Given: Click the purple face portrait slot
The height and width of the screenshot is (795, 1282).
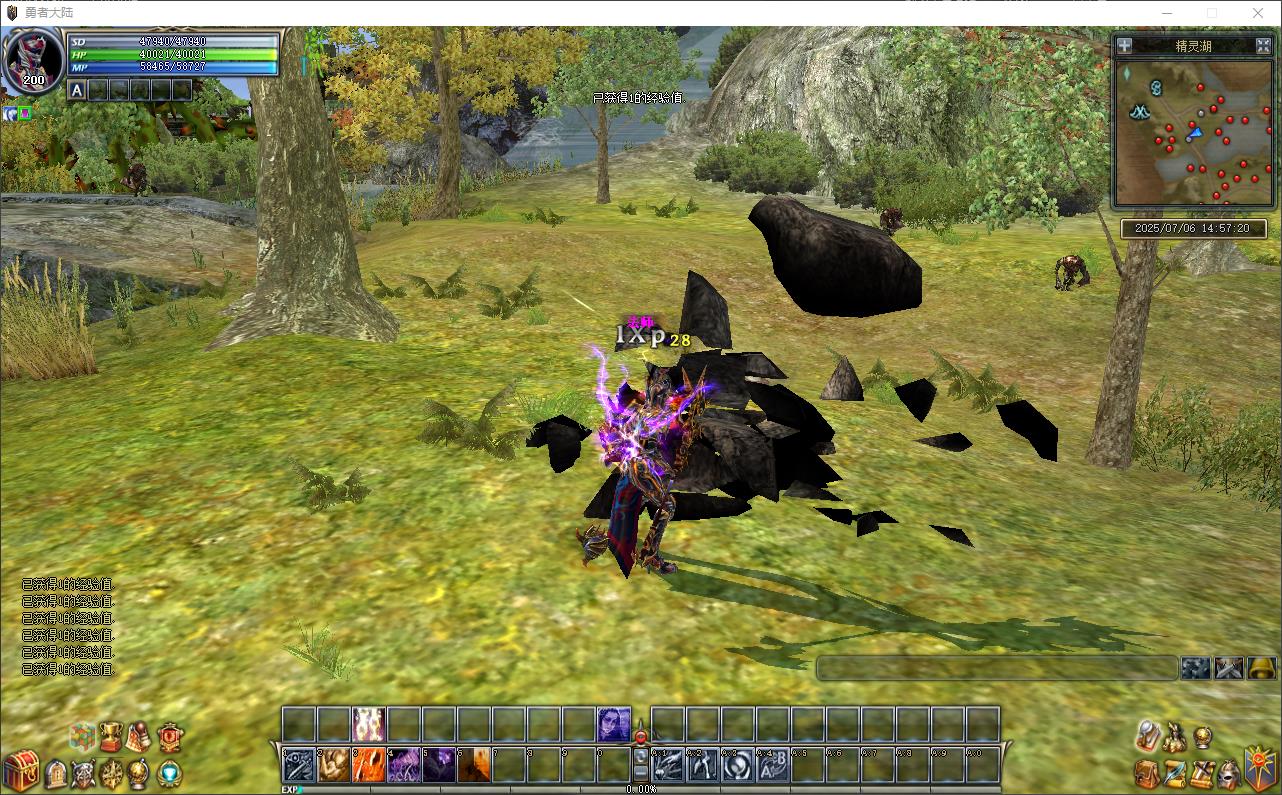Looking at the screenshot, I should click(x=614, y=724).
